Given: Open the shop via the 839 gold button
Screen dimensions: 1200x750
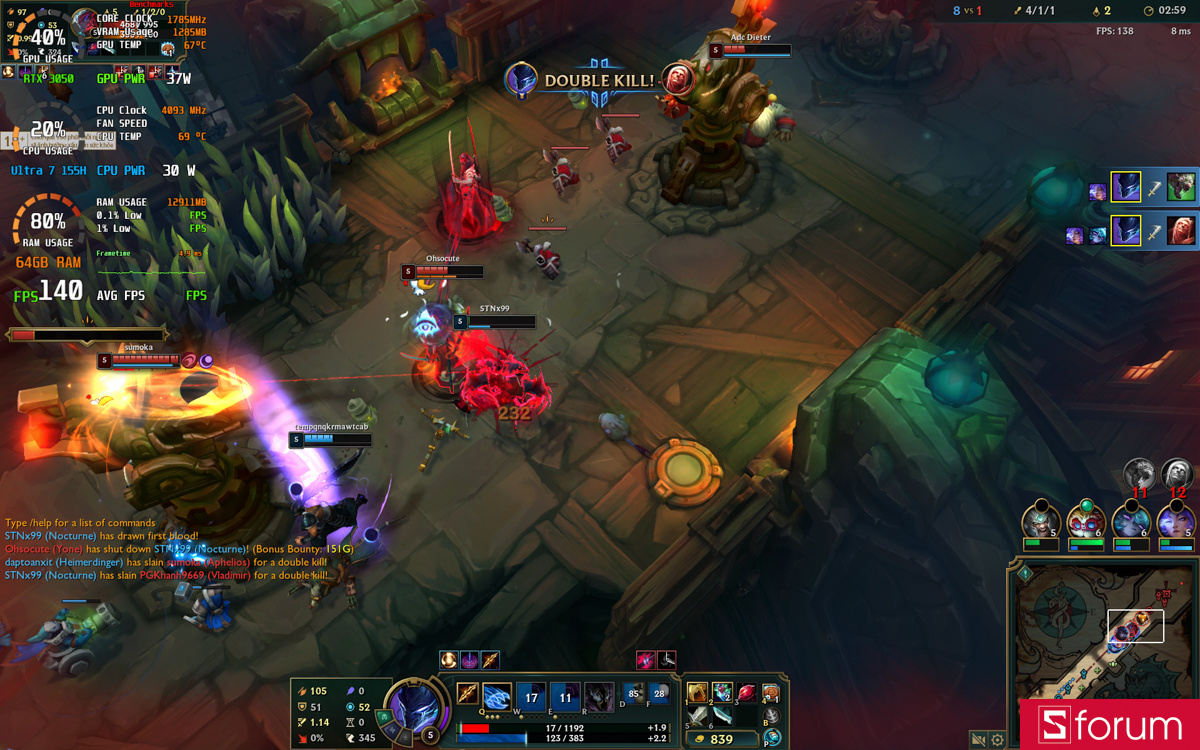Looking at the screenshot, I should [722, 739].
